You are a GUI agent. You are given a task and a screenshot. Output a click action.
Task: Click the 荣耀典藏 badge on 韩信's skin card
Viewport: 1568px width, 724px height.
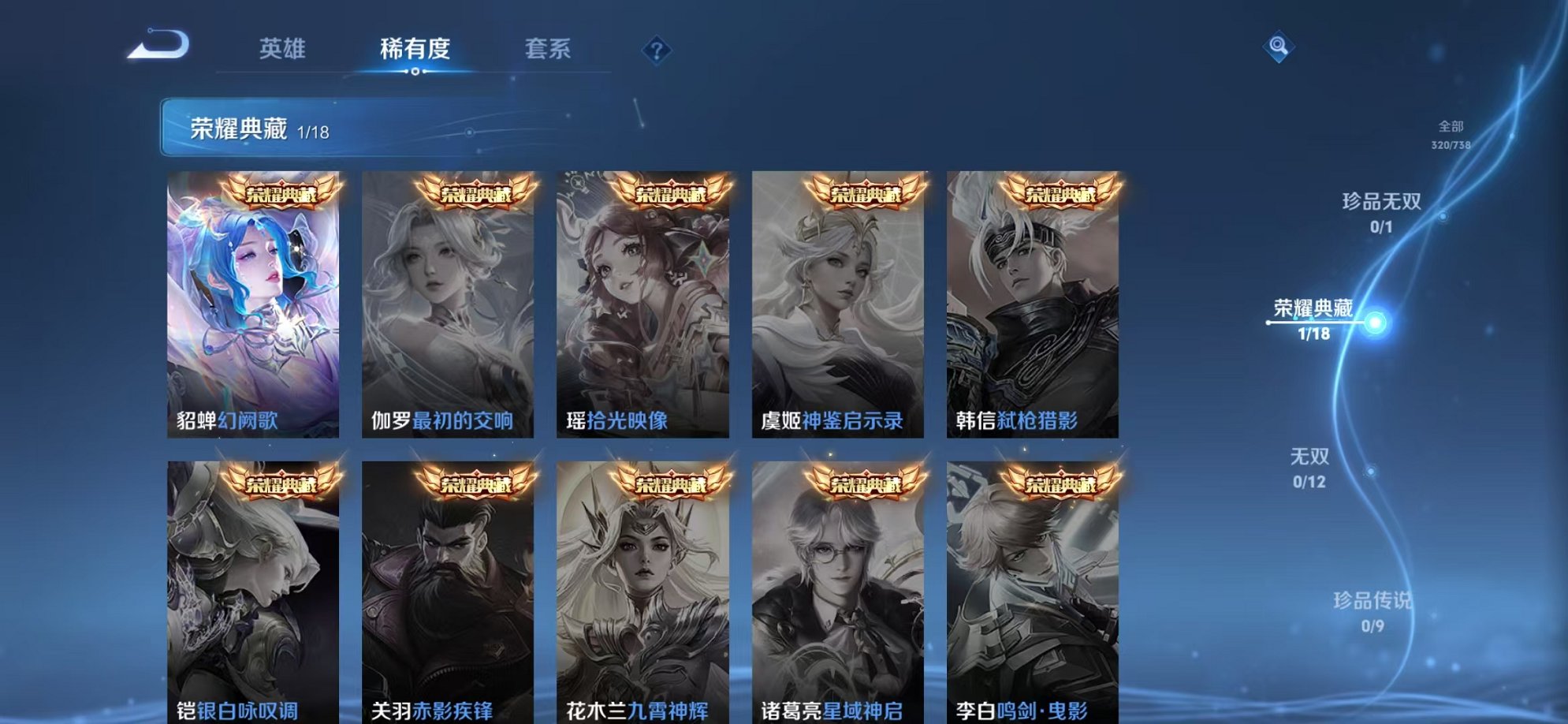point(1058,193)
